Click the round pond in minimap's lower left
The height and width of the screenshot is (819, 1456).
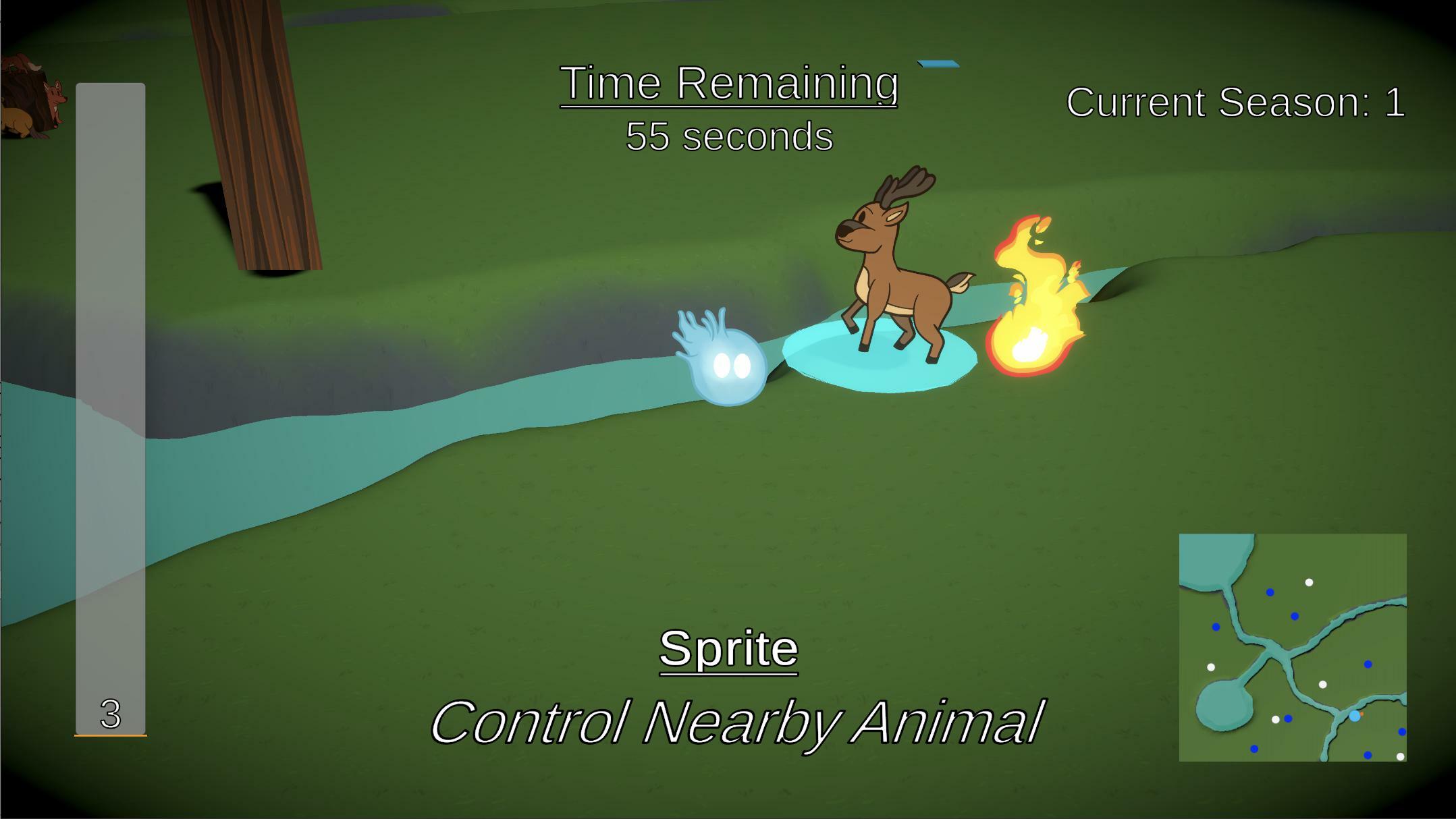coord(1223,706)
